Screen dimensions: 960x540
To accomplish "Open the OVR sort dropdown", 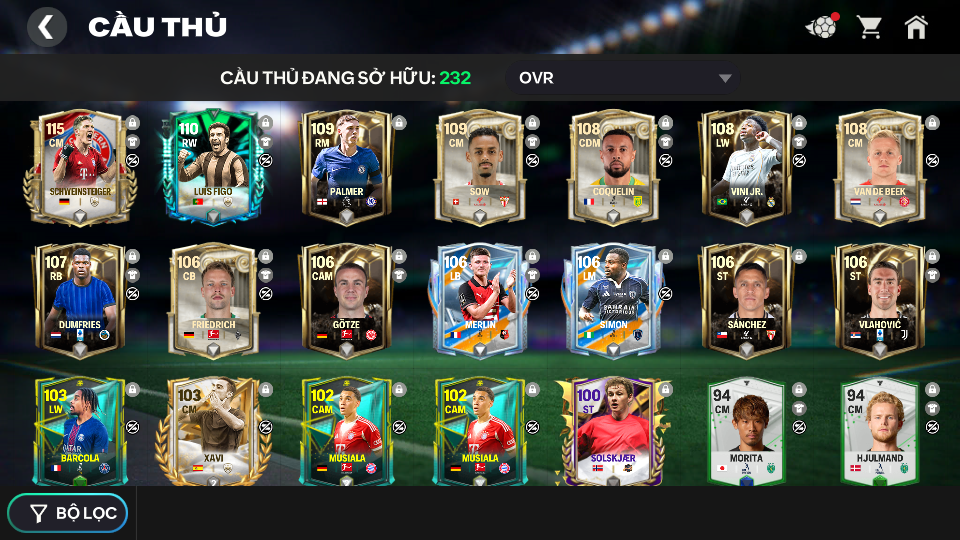I will coord(625,78).
